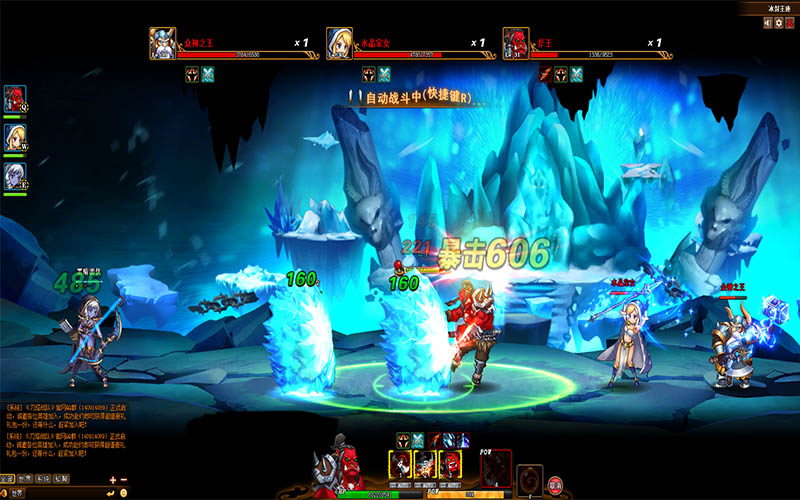Screen dimensions: 800x500
Task: Open settings with the gear icon
Action: click(778, 22)
